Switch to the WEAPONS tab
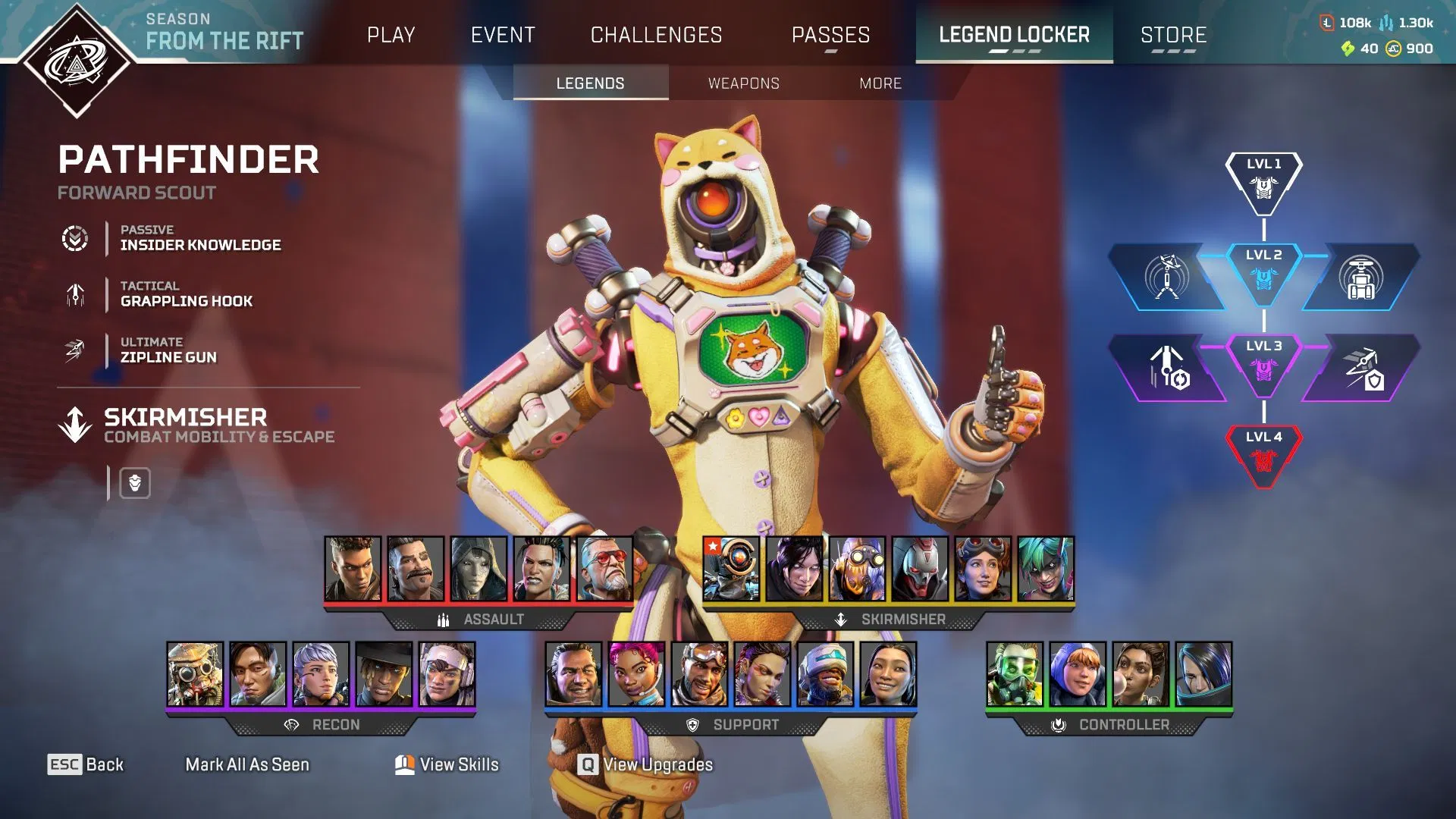Image resolution: width=1456 pixels, height=819 pixels. click(x=744, y=83)
